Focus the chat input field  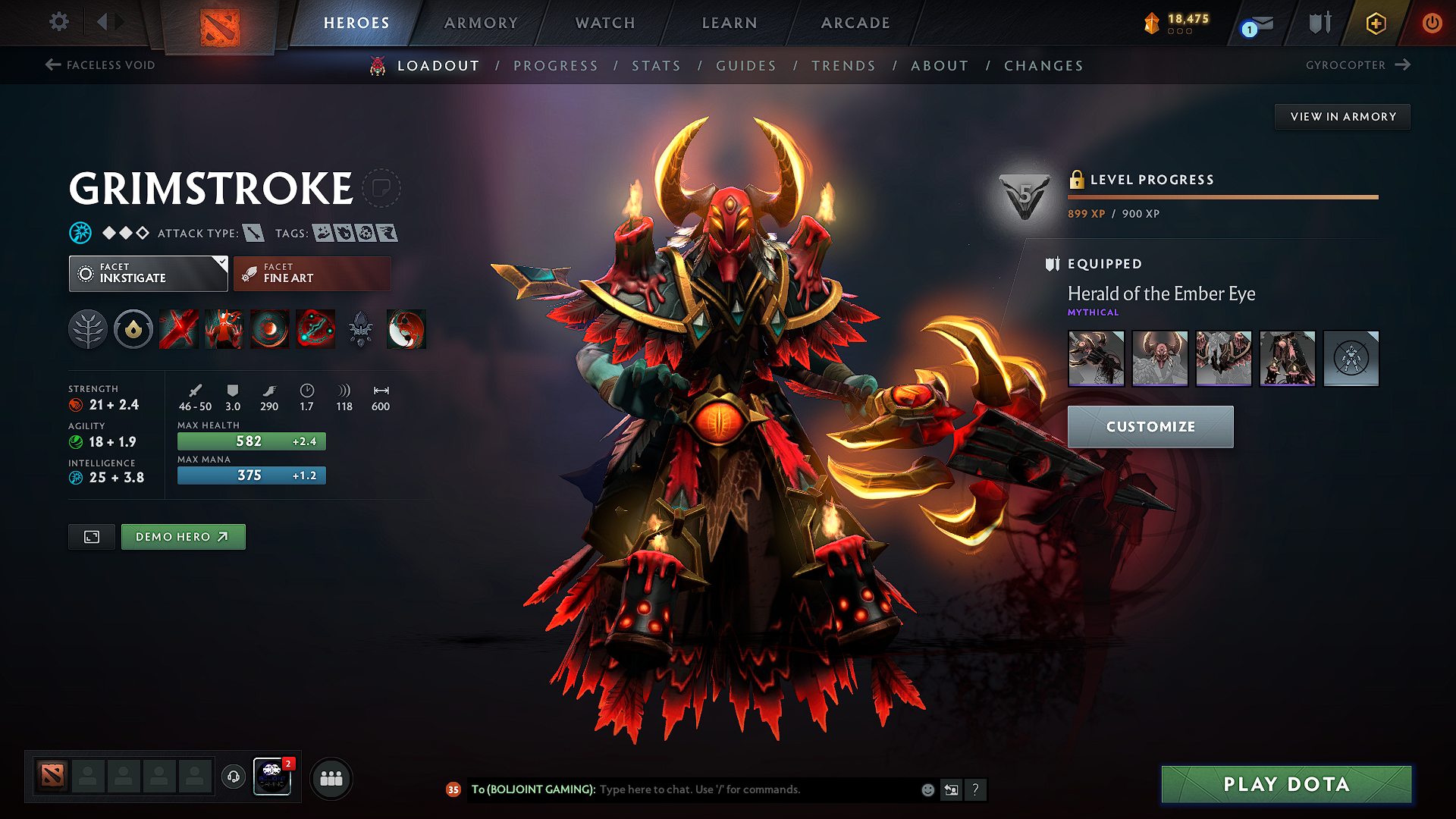point(758,789)
